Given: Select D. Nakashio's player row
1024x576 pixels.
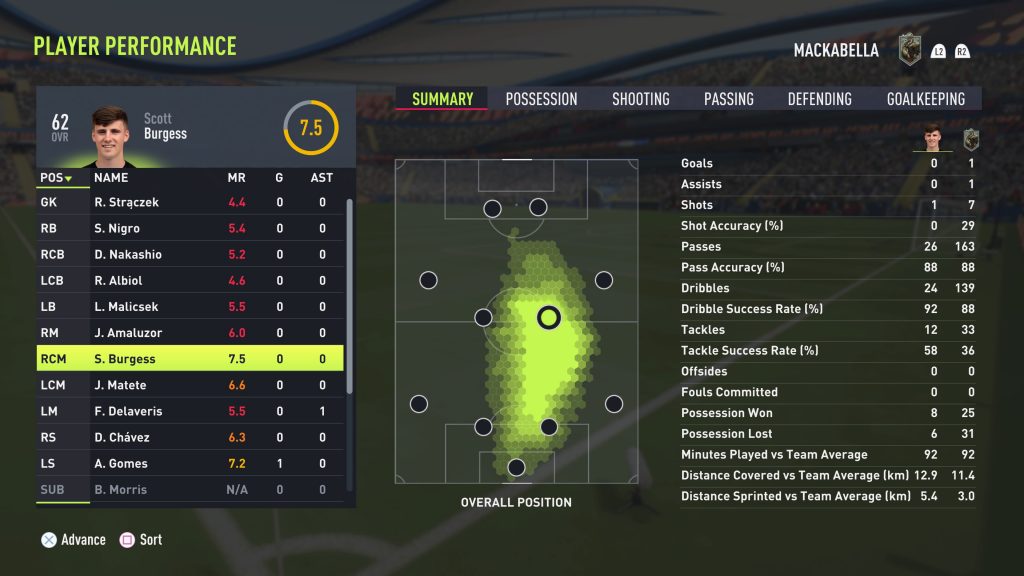Looking at the screenshot, I should pos(190,254).
